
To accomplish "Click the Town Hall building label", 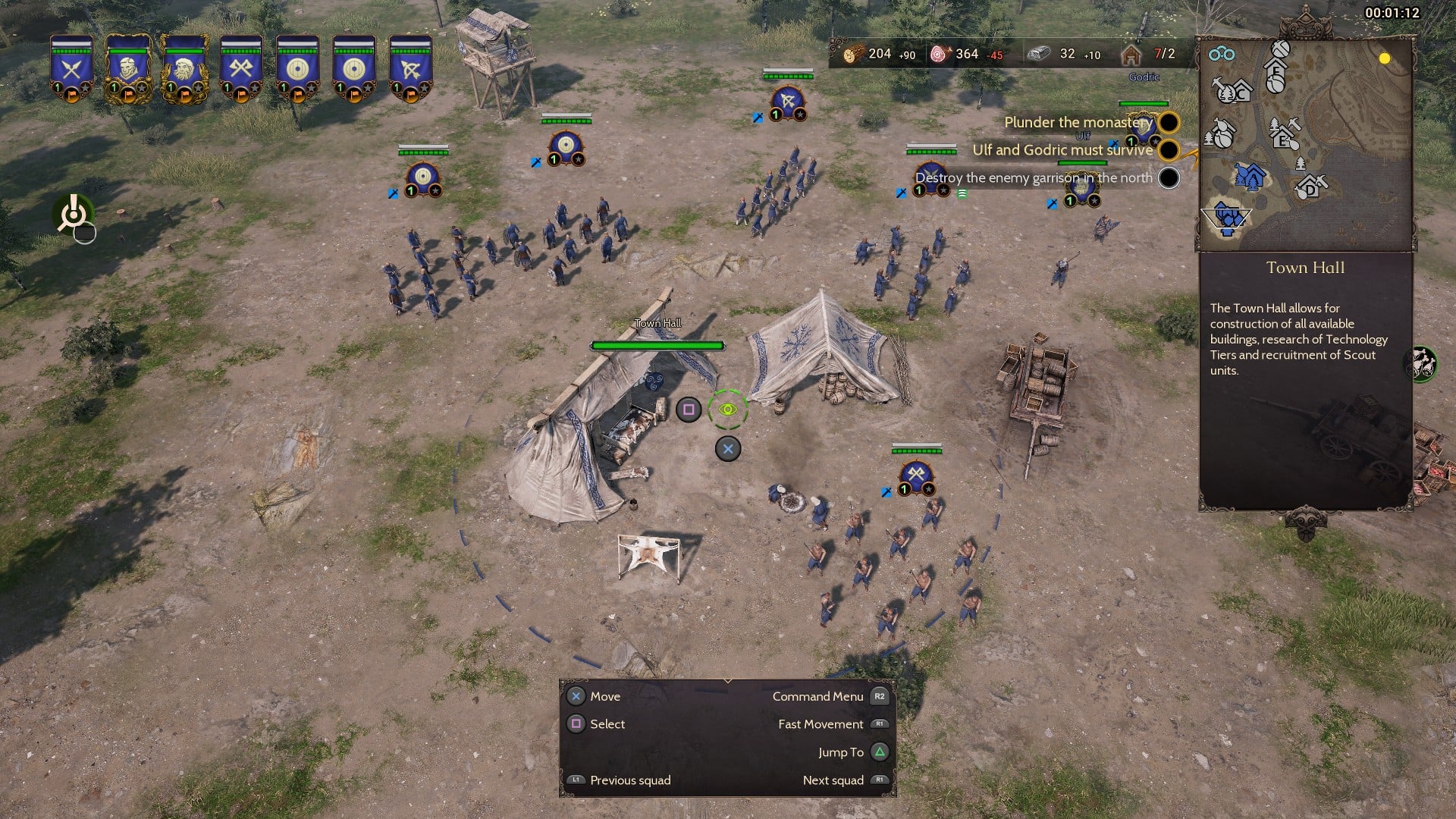I will tap(657, 323).
